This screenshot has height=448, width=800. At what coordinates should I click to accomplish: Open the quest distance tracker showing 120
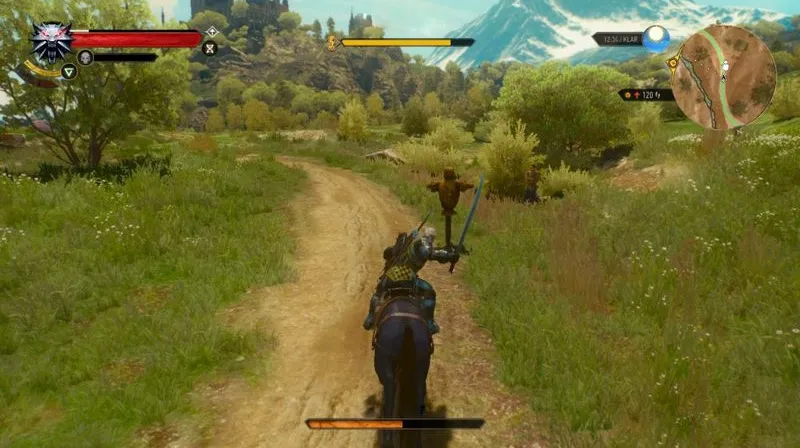click(646, 95)
